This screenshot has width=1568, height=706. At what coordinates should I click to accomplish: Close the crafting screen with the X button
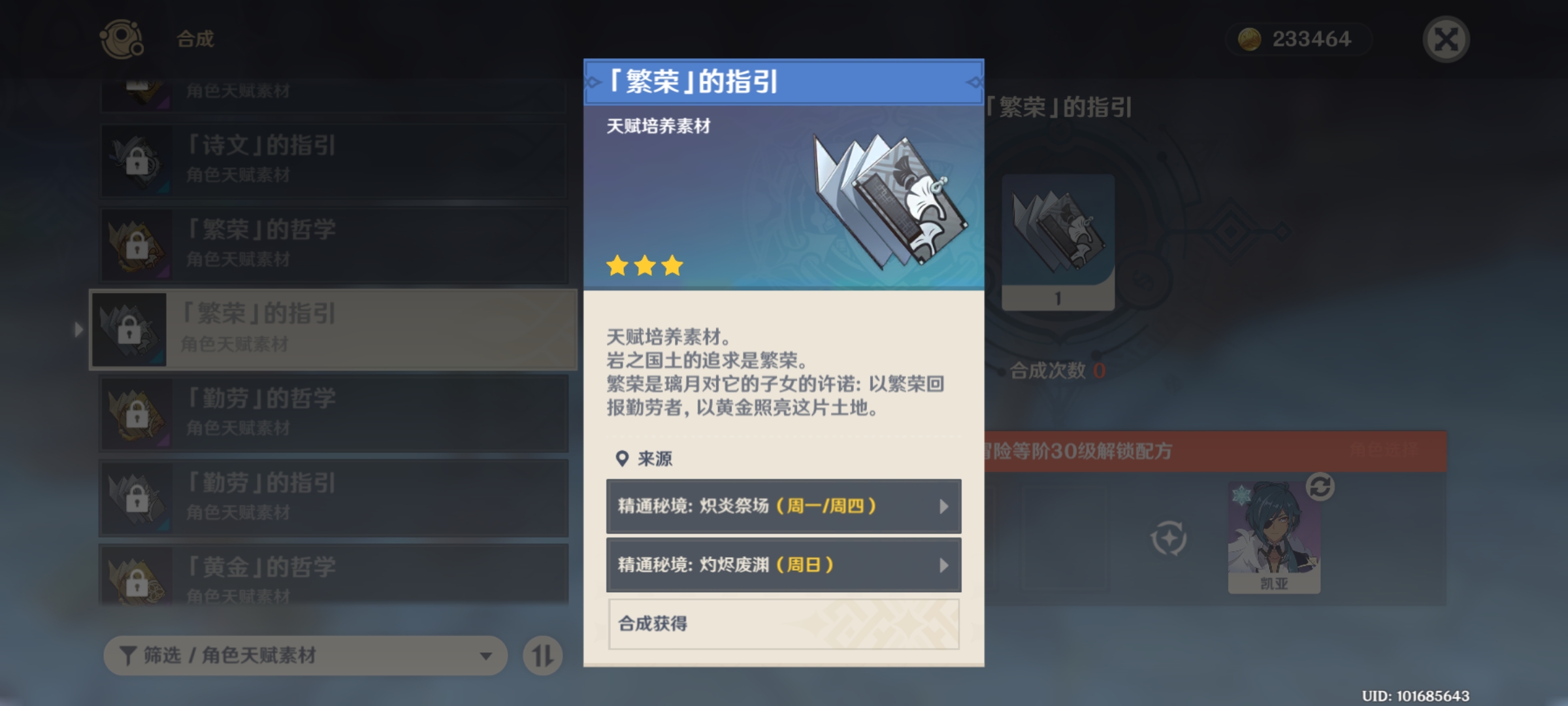(1446, 39)
